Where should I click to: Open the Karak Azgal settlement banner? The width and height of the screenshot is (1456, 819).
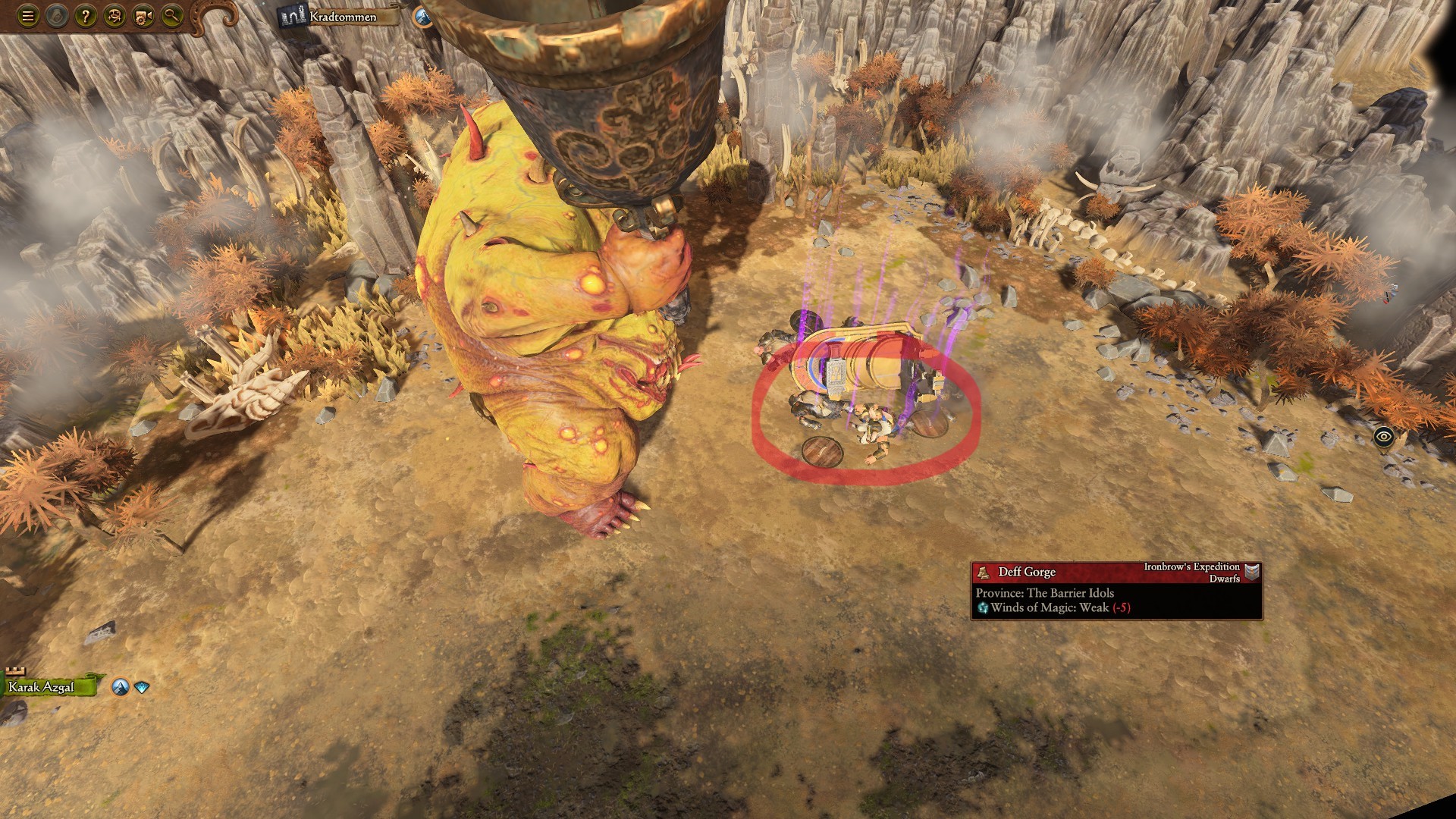(42, 689)
